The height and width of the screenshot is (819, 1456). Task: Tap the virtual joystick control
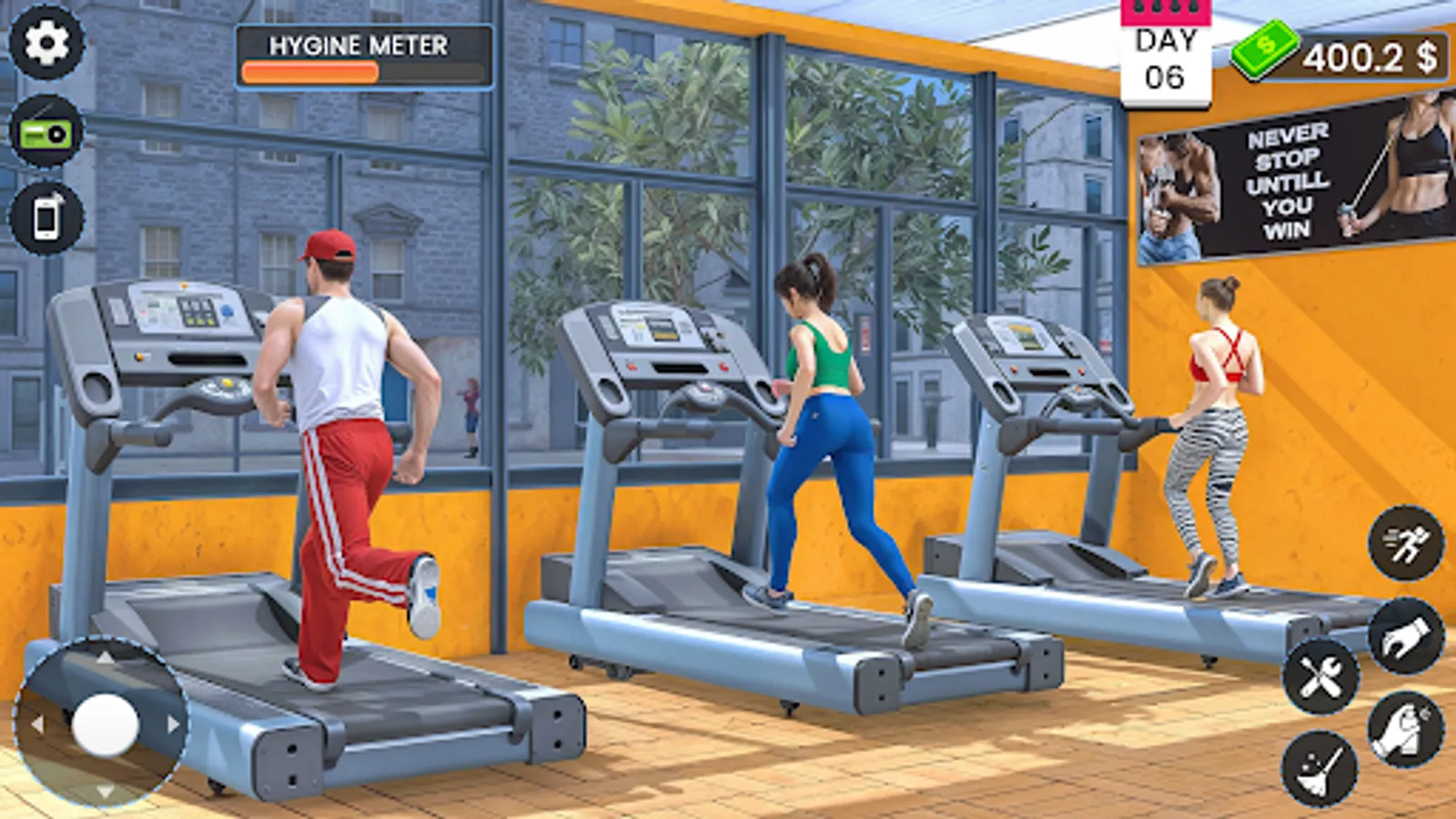[105, 723]
